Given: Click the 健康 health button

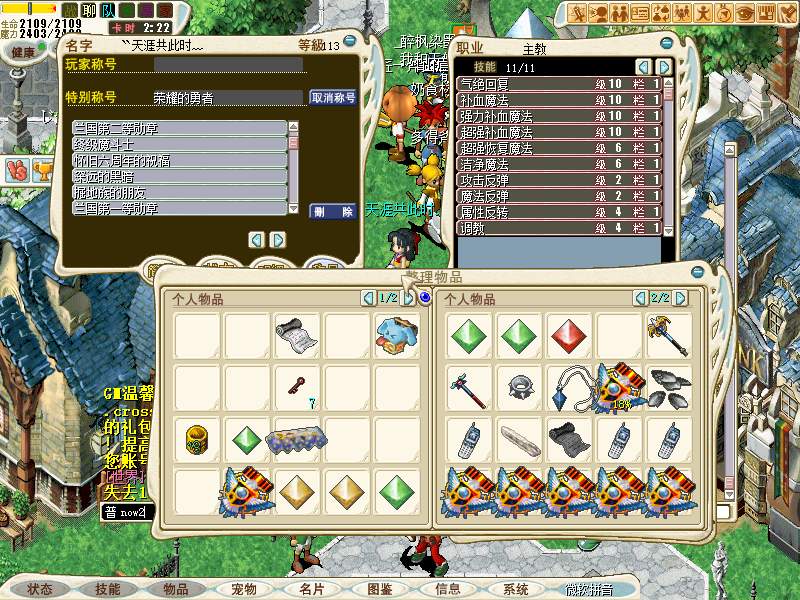Looking at the screenshot, I should (23, 51).
